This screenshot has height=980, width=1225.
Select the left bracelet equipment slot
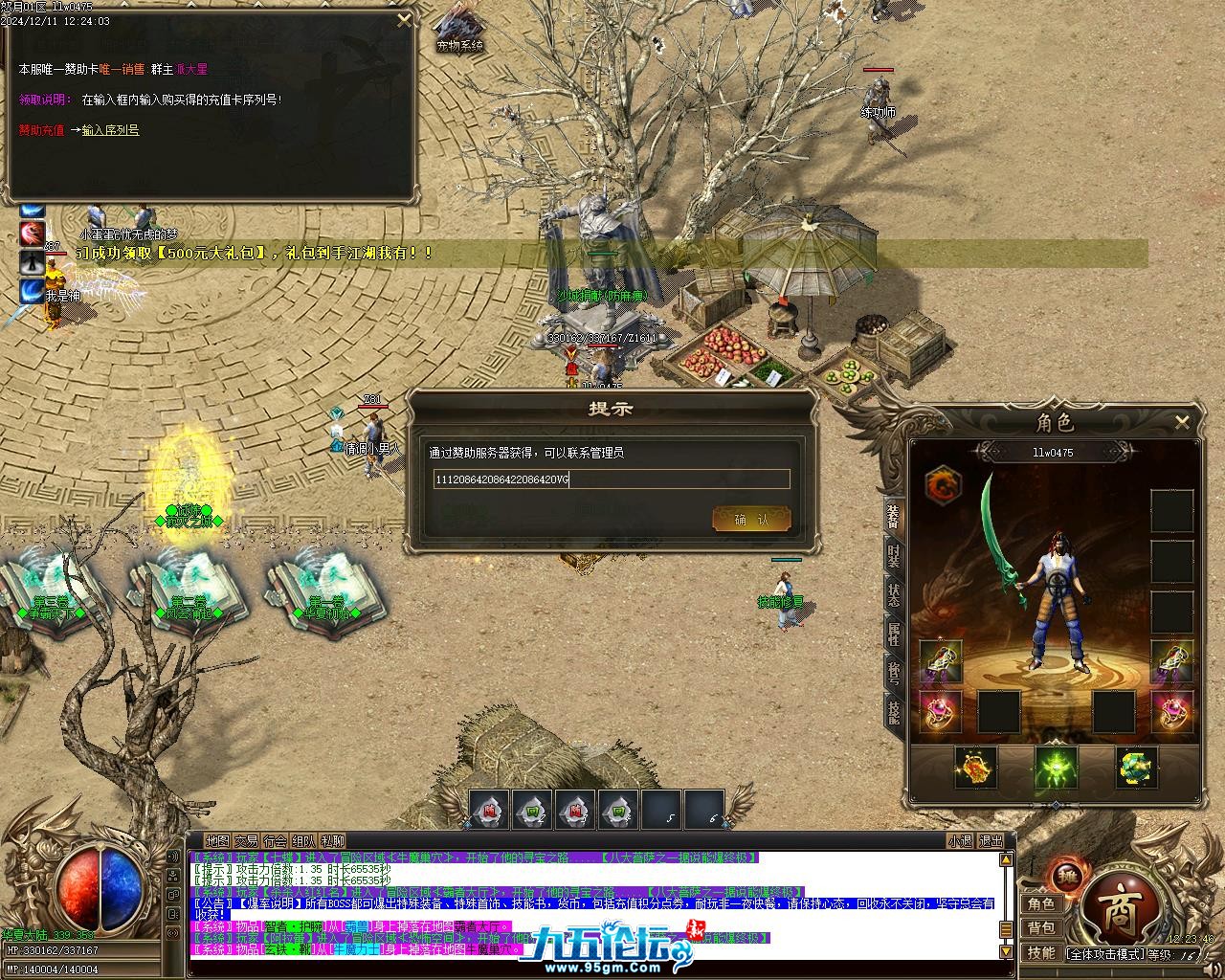click(x=941, y=661)
